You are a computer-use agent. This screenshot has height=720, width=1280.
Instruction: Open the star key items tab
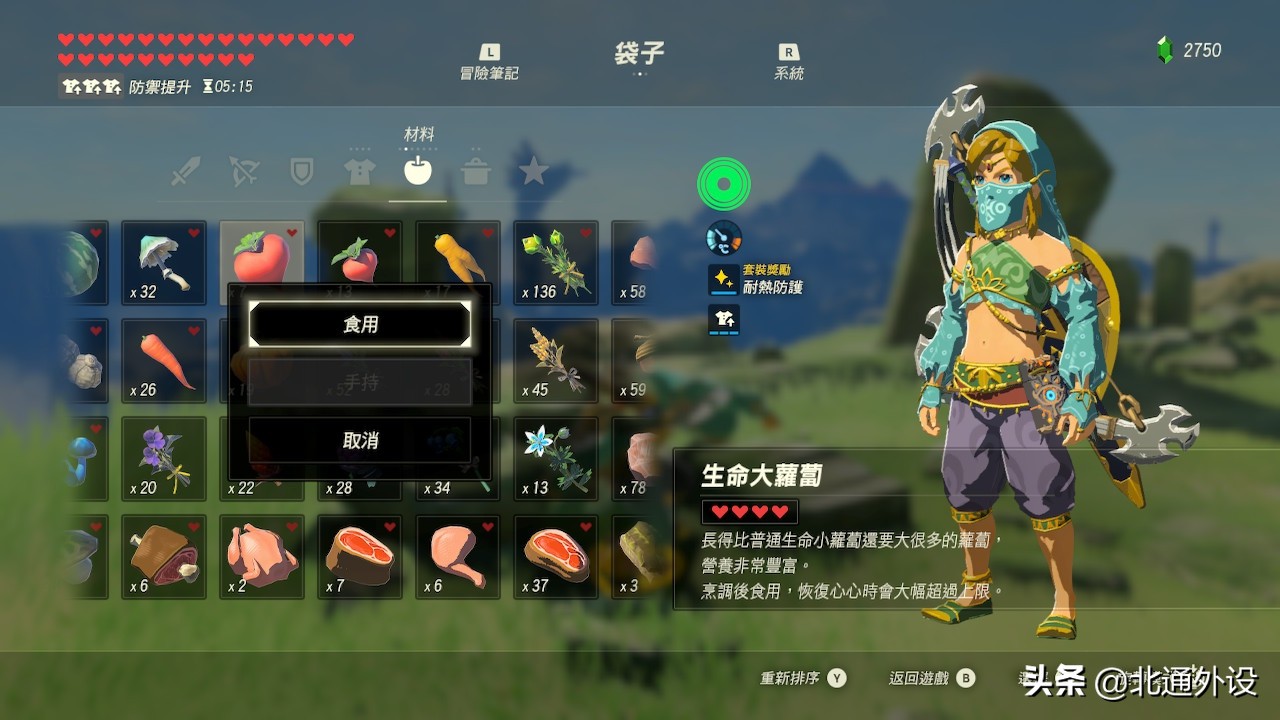click(x=533, y=171)
